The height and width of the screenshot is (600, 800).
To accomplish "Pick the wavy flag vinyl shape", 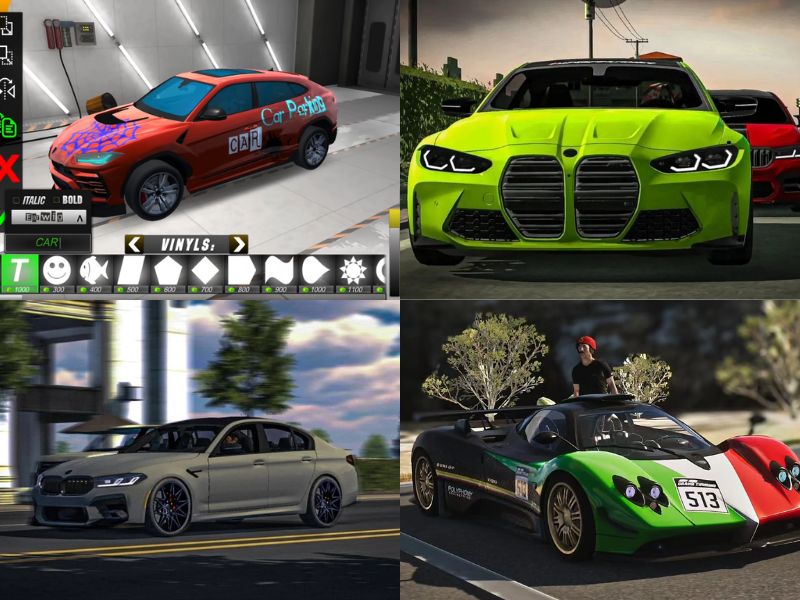I will 277,271.
